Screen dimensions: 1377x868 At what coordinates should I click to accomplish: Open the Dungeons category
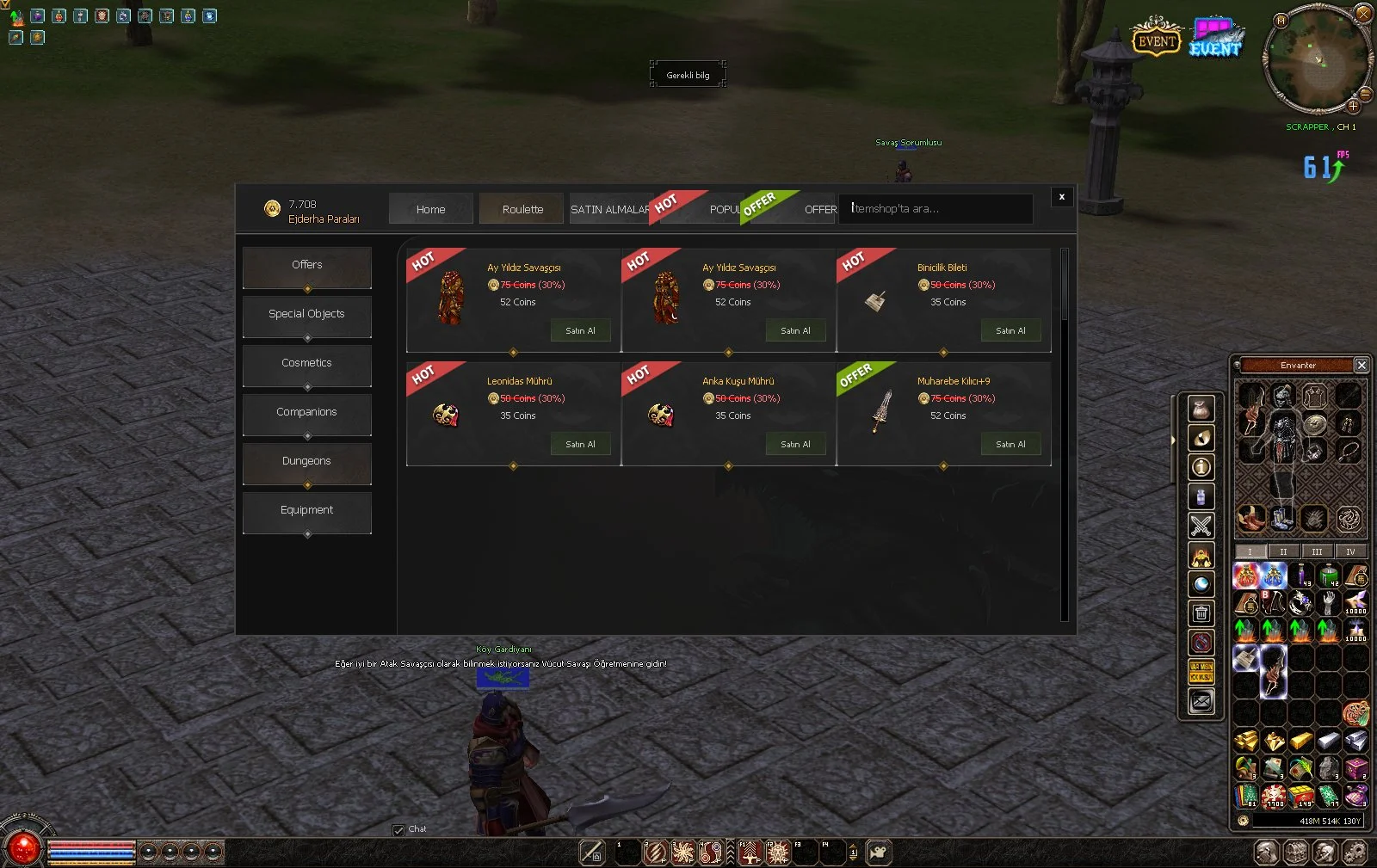[x=307, y=462]
